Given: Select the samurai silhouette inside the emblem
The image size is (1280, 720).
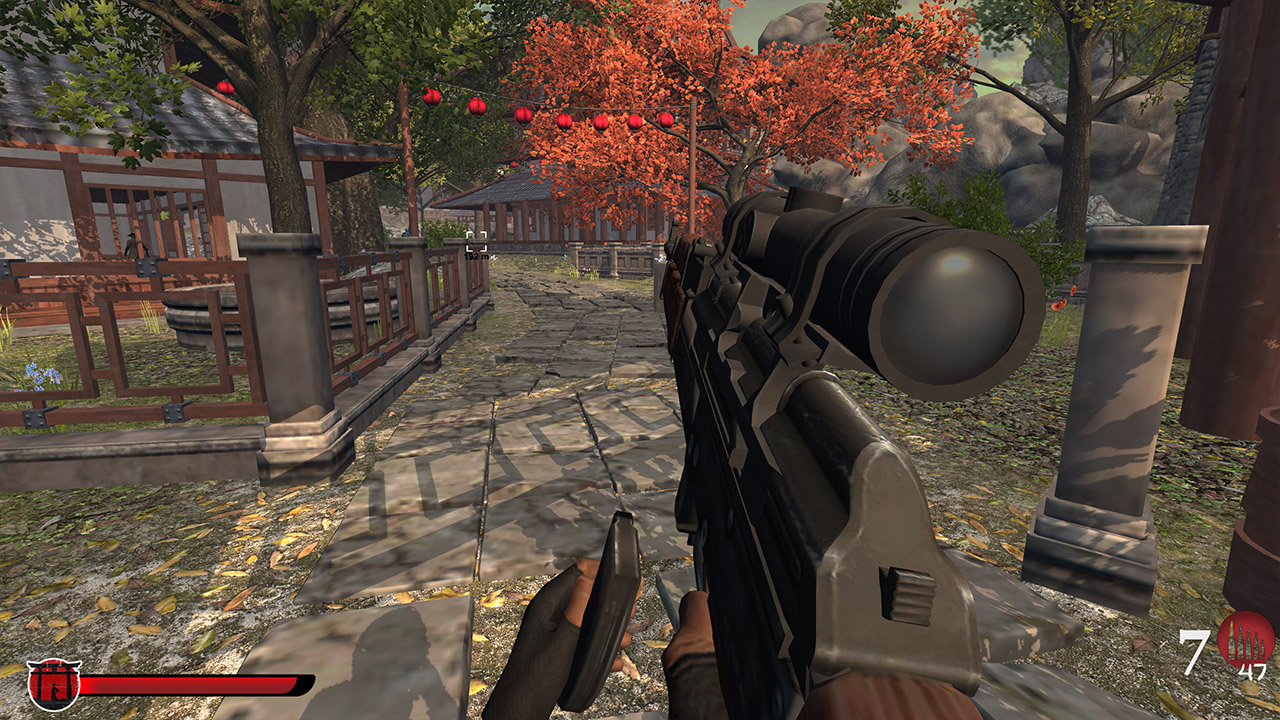Looking at the screenshot, I should pyautogui.click(x=52, y=689).
